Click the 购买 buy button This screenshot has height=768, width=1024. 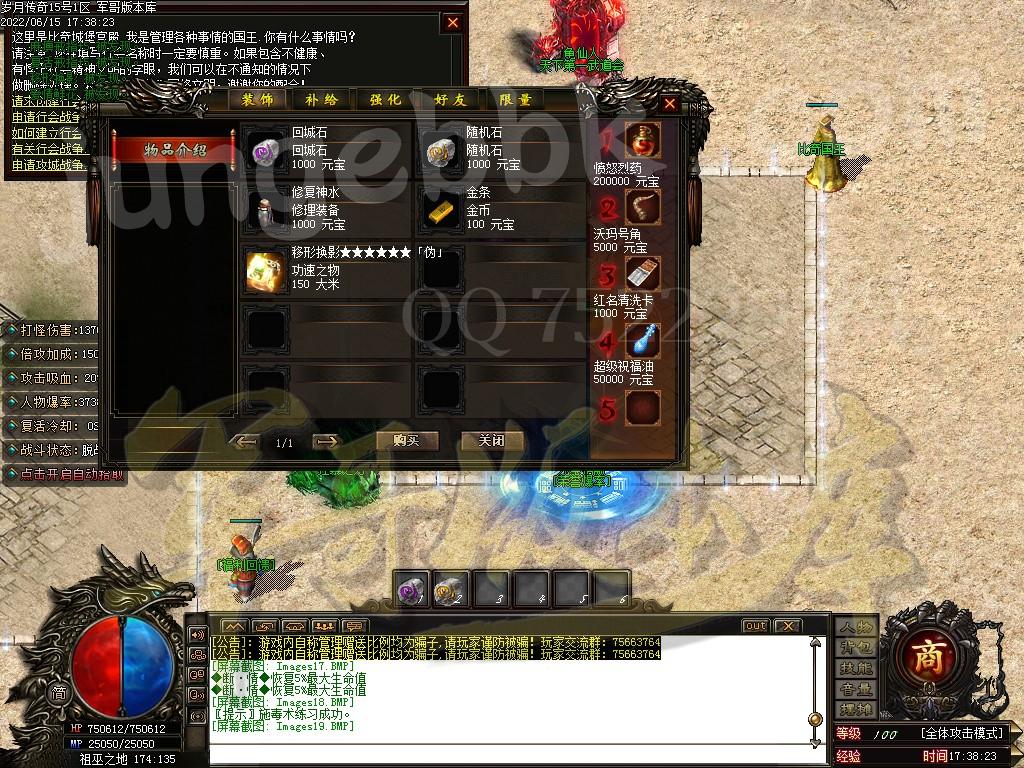(x=407, y=441)
